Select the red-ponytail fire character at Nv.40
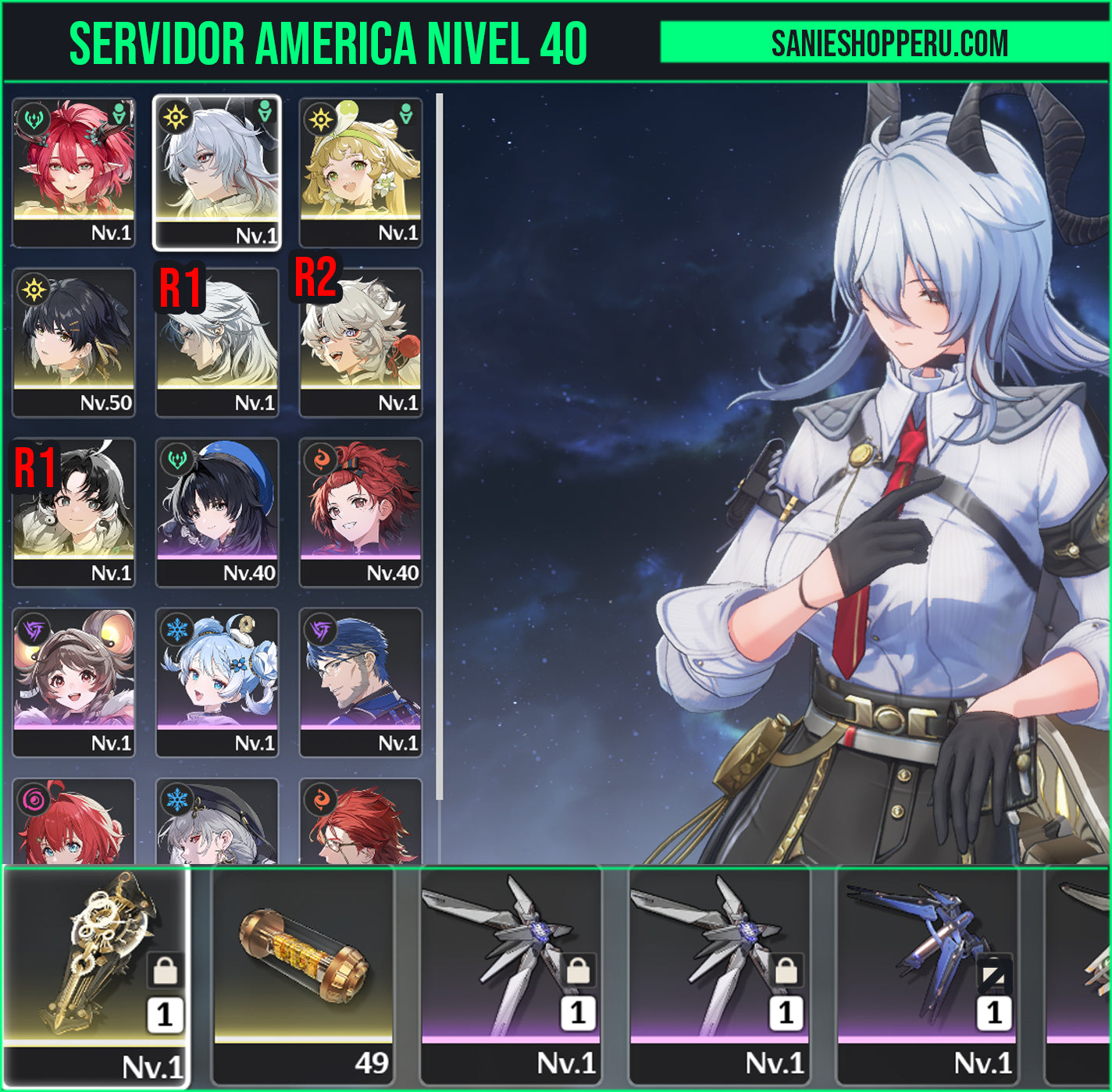 [361, 512]
